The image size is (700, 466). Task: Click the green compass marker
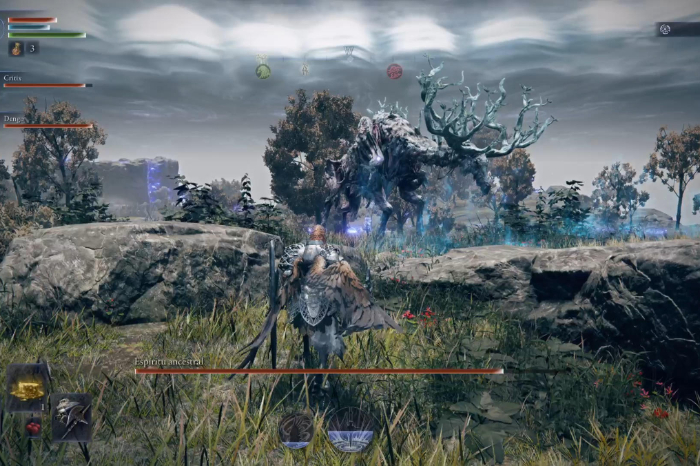click(x=263, y=71)
